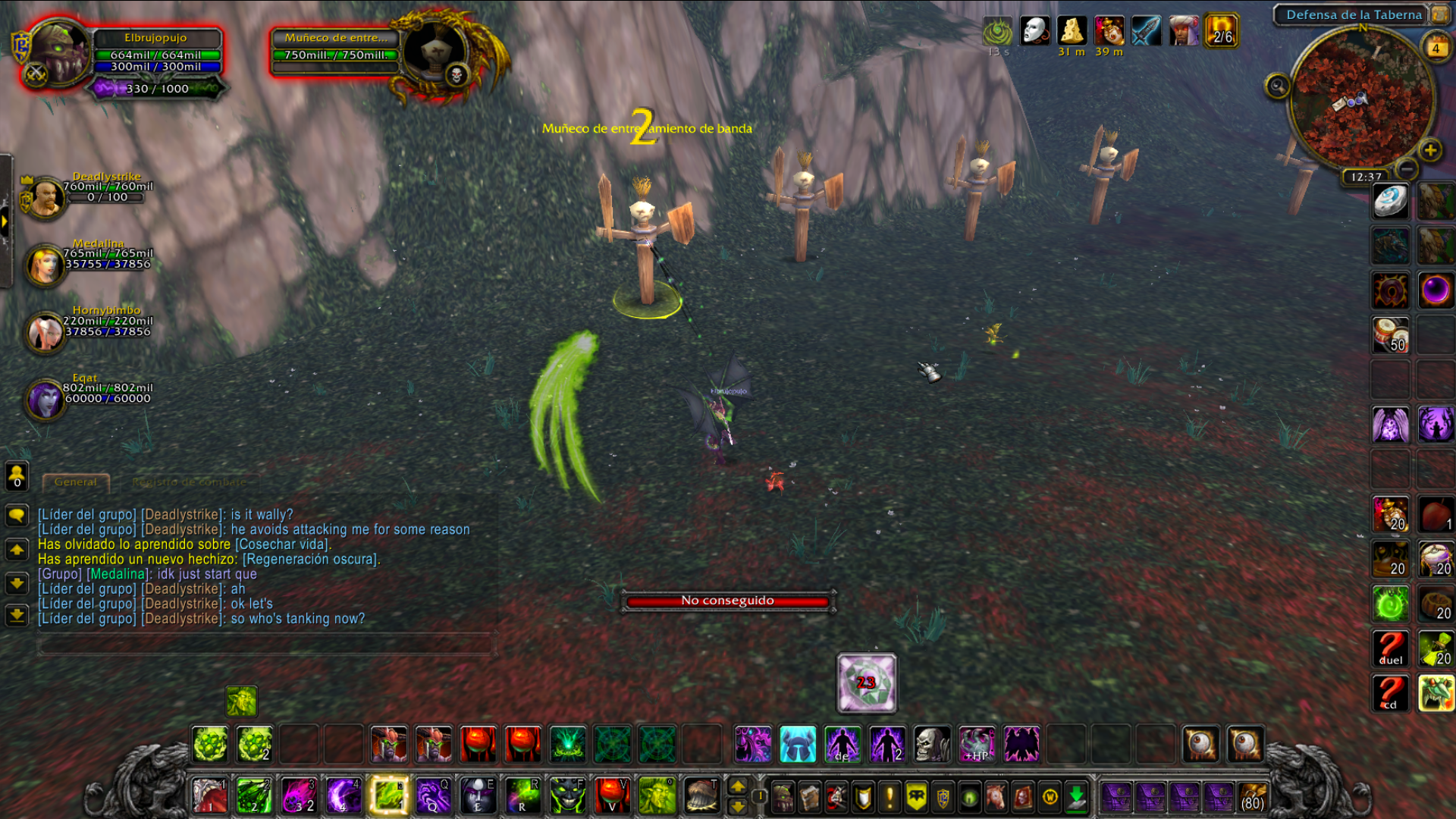Screen dimensions: 1456x819
Task: Click the die icon showing 23
Action: 867,682
